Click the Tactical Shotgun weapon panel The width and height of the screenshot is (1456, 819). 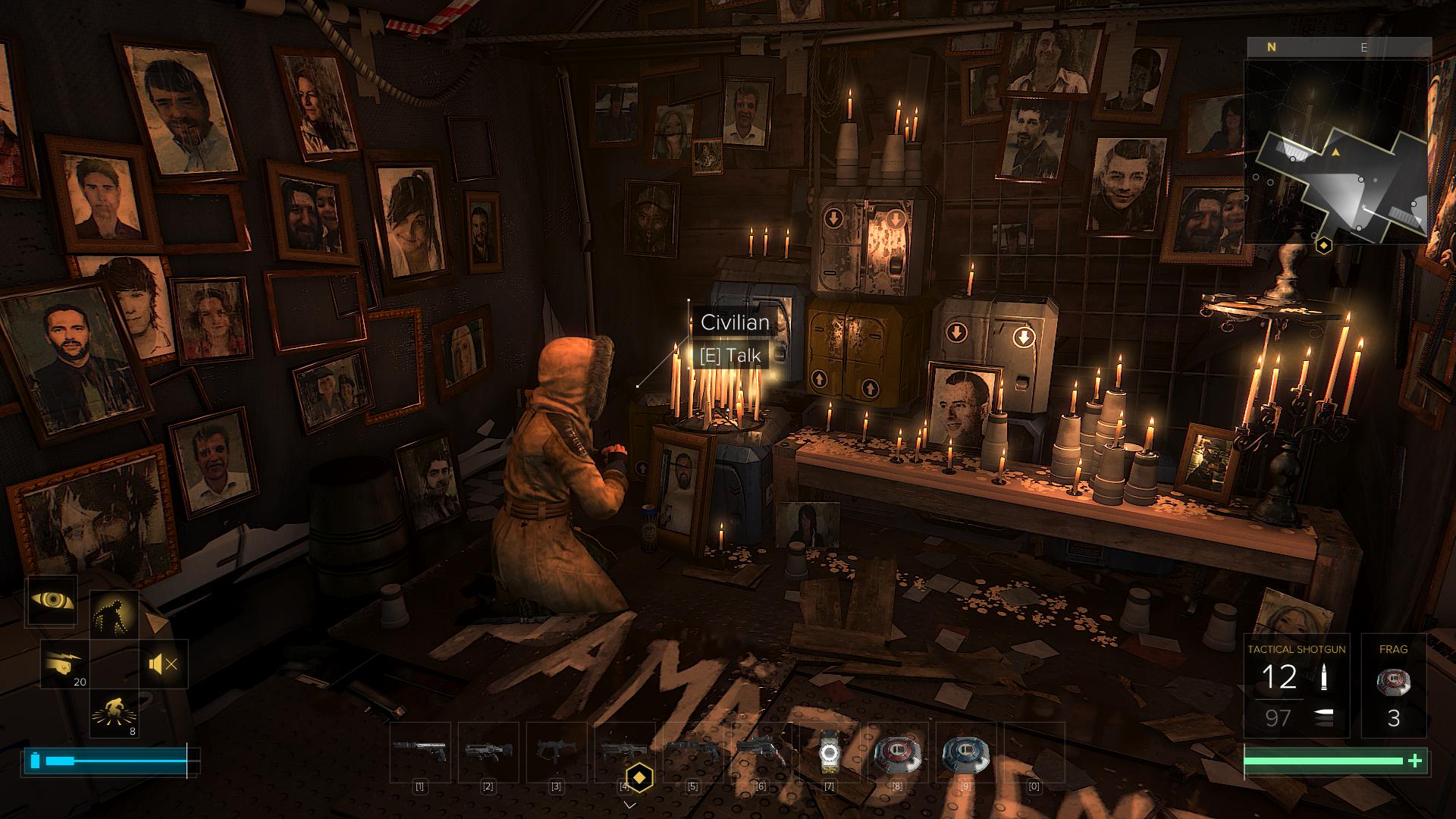pos(1296,686)
